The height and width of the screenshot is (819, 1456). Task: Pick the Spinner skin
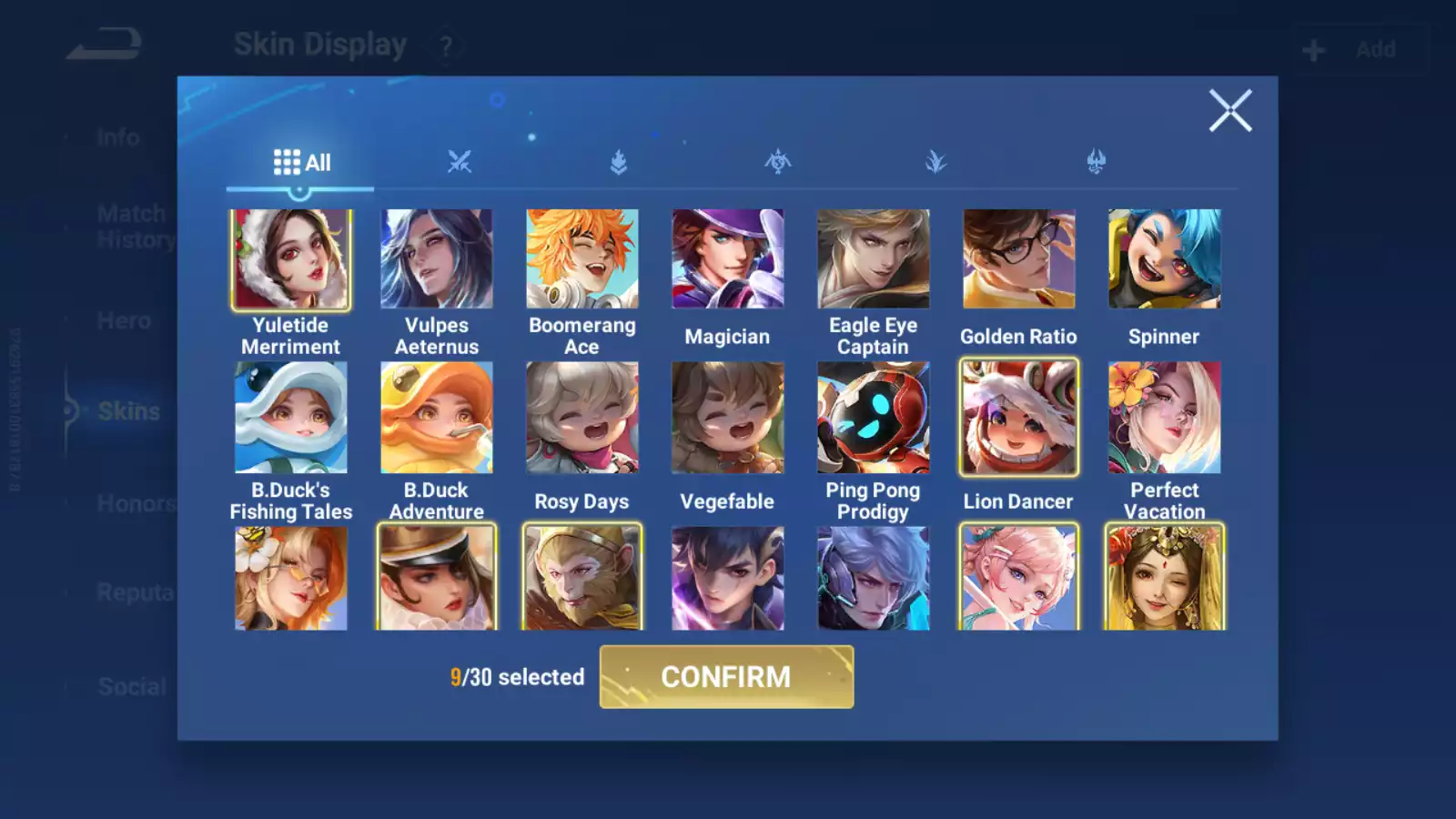1164,259
